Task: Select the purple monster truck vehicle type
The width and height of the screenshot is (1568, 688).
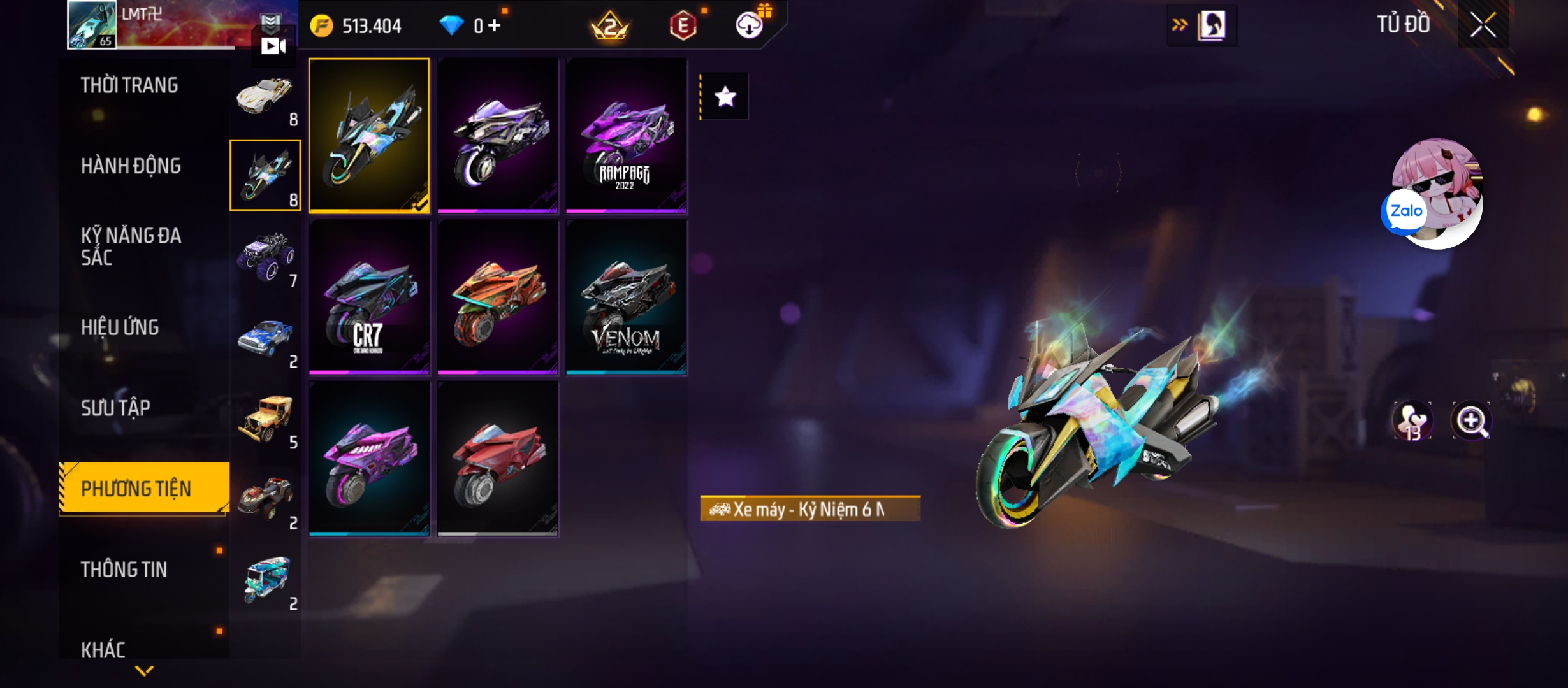Action: [x=265, y=257]
